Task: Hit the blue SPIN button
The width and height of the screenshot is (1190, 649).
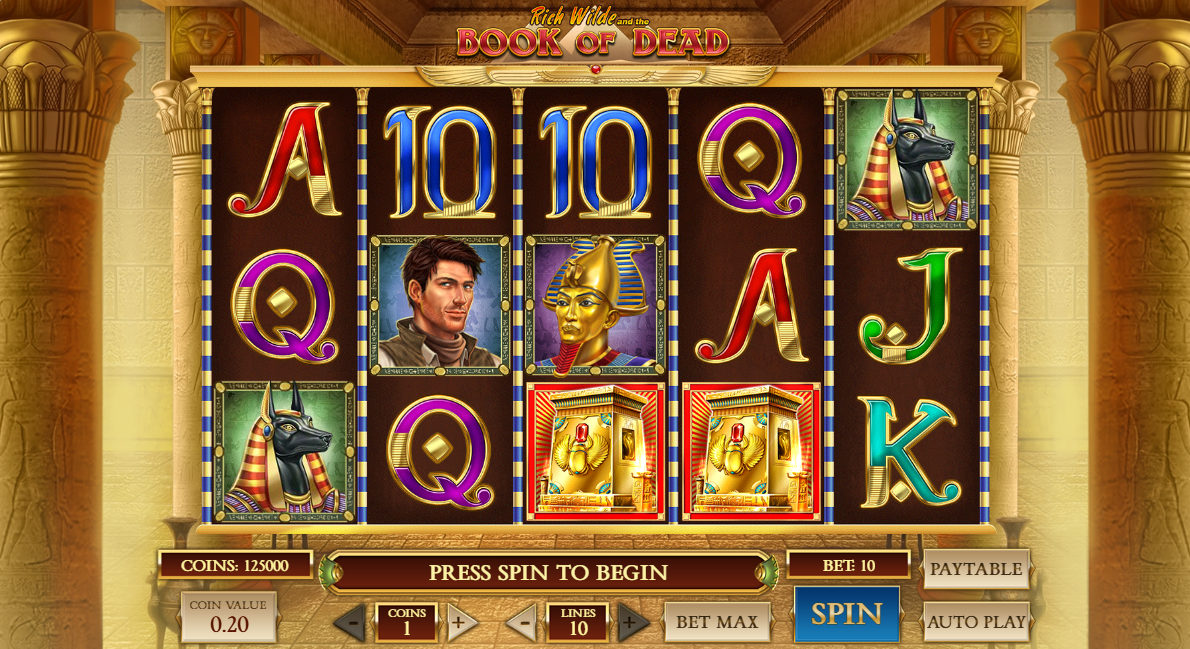Action: click(x=846, y=614)
